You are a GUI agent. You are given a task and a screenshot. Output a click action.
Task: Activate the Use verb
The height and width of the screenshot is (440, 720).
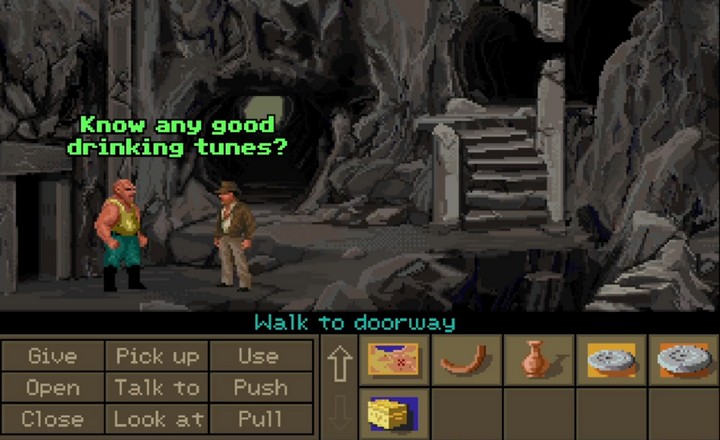[258, 356]
